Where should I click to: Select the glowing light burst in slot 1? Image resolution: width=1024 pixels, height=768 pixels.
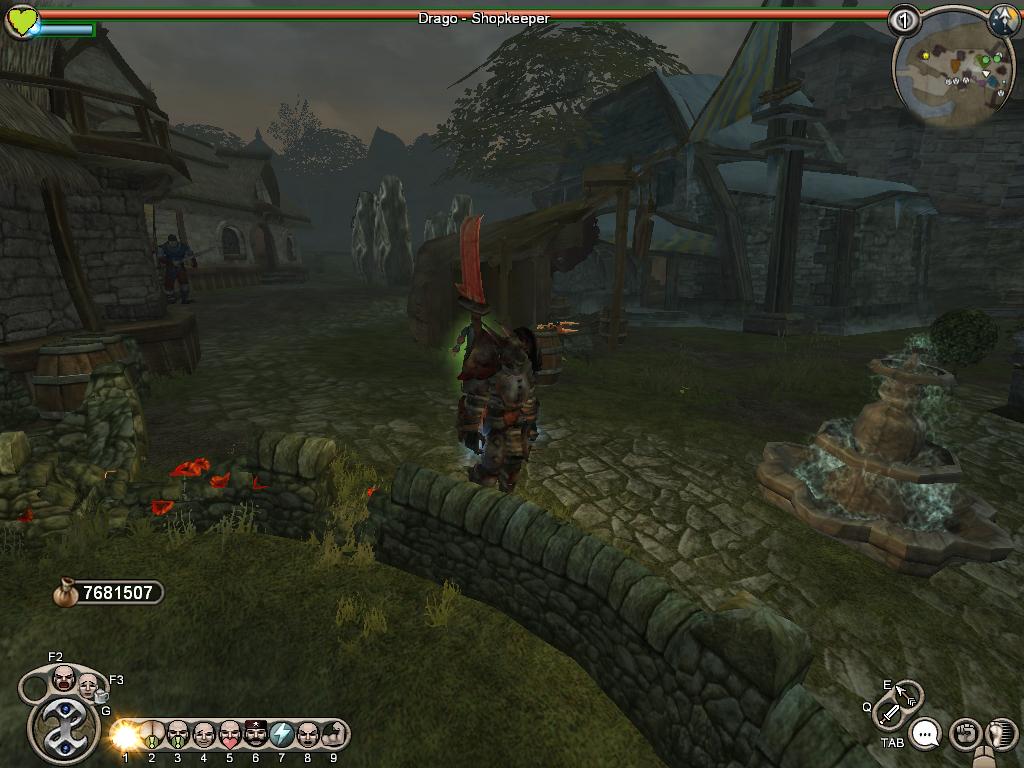pyautogui.click(x=126, y=735)
